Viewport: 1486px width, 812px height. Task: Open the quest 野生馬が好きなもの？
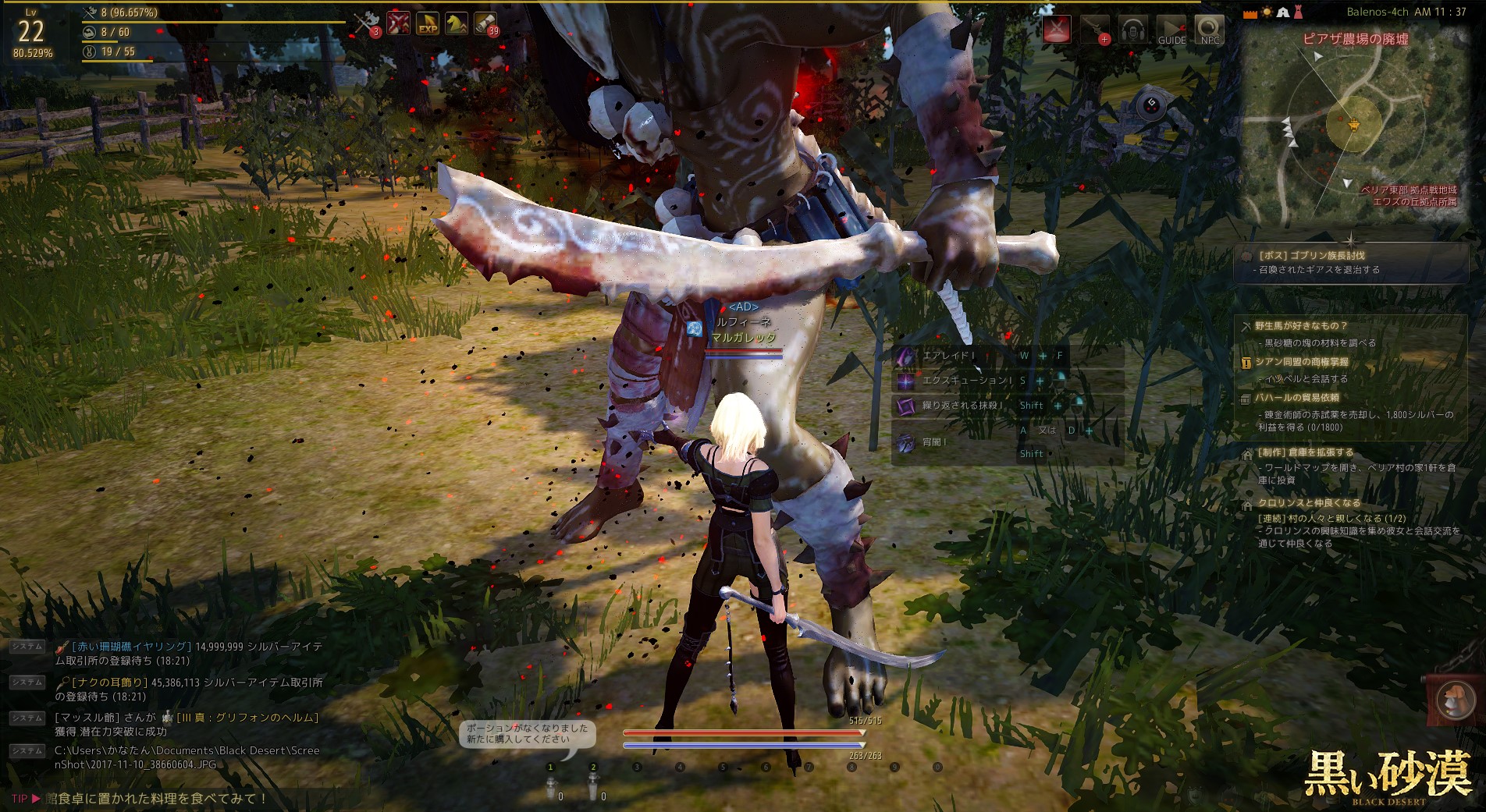point(1301,326)
